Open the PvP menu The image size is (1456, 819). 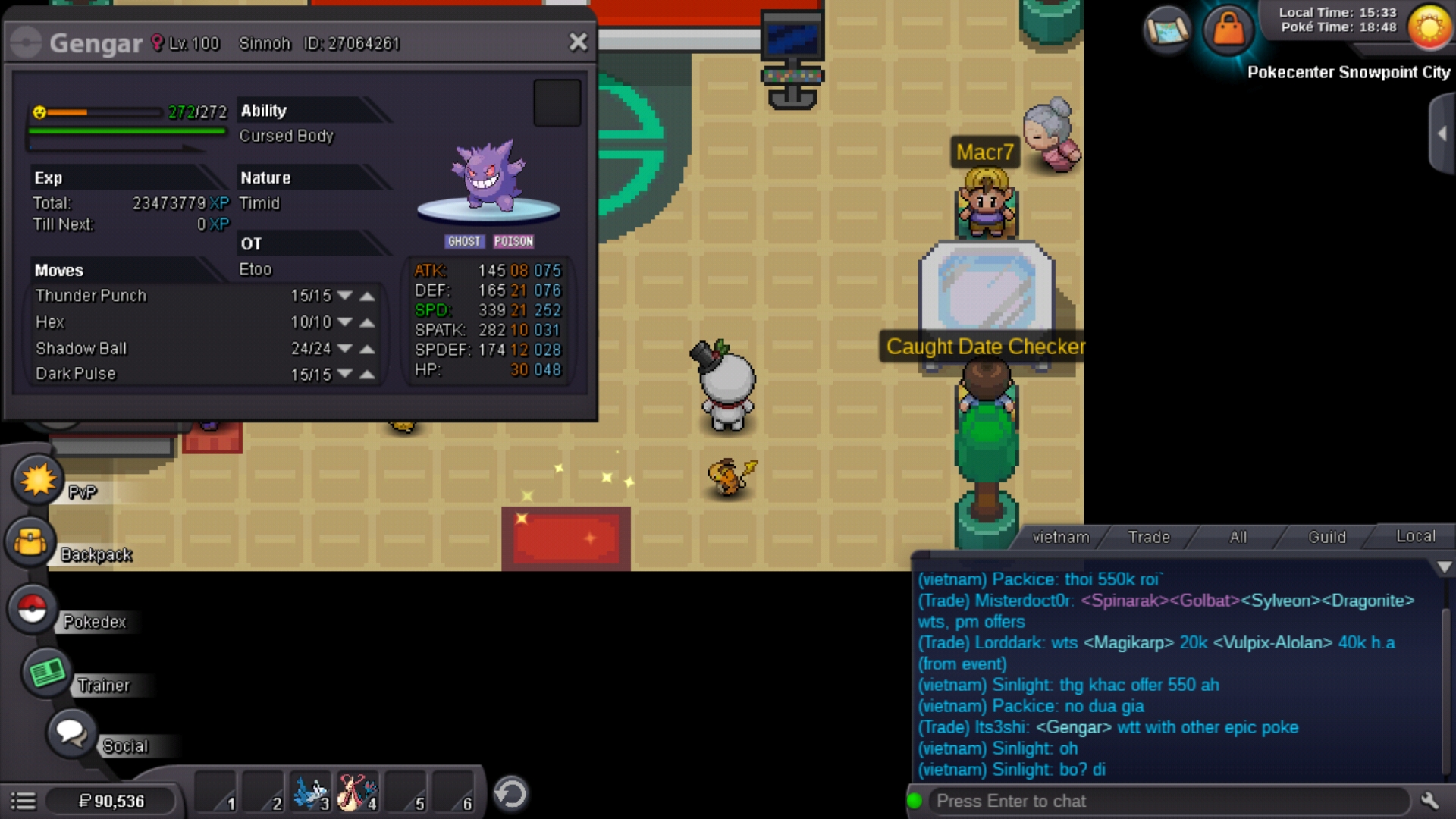tap(37, 480)
